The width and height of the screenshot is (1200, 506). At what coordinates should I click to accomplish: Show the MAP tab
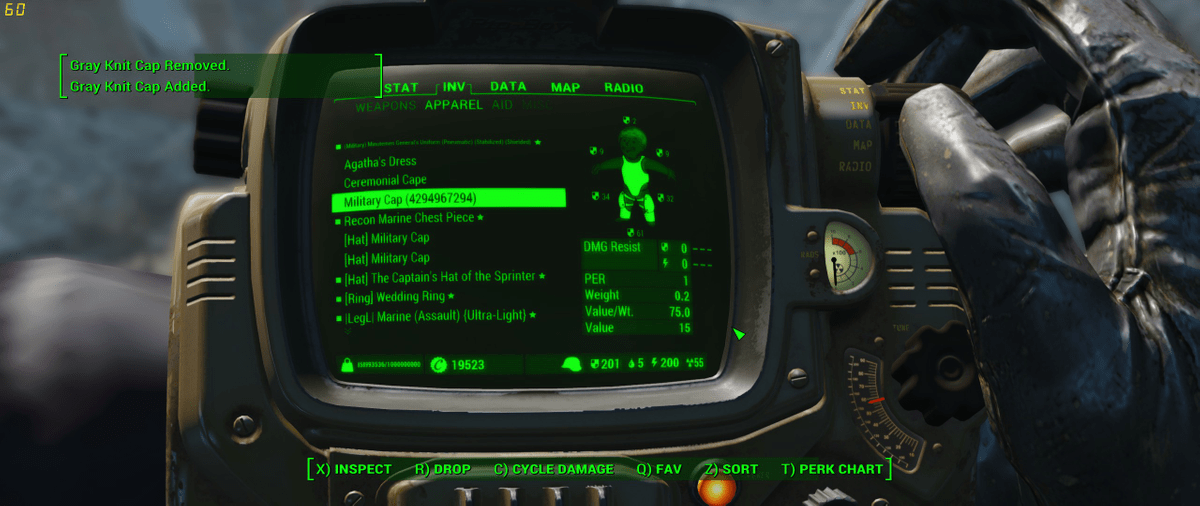[x=565, y=88]
